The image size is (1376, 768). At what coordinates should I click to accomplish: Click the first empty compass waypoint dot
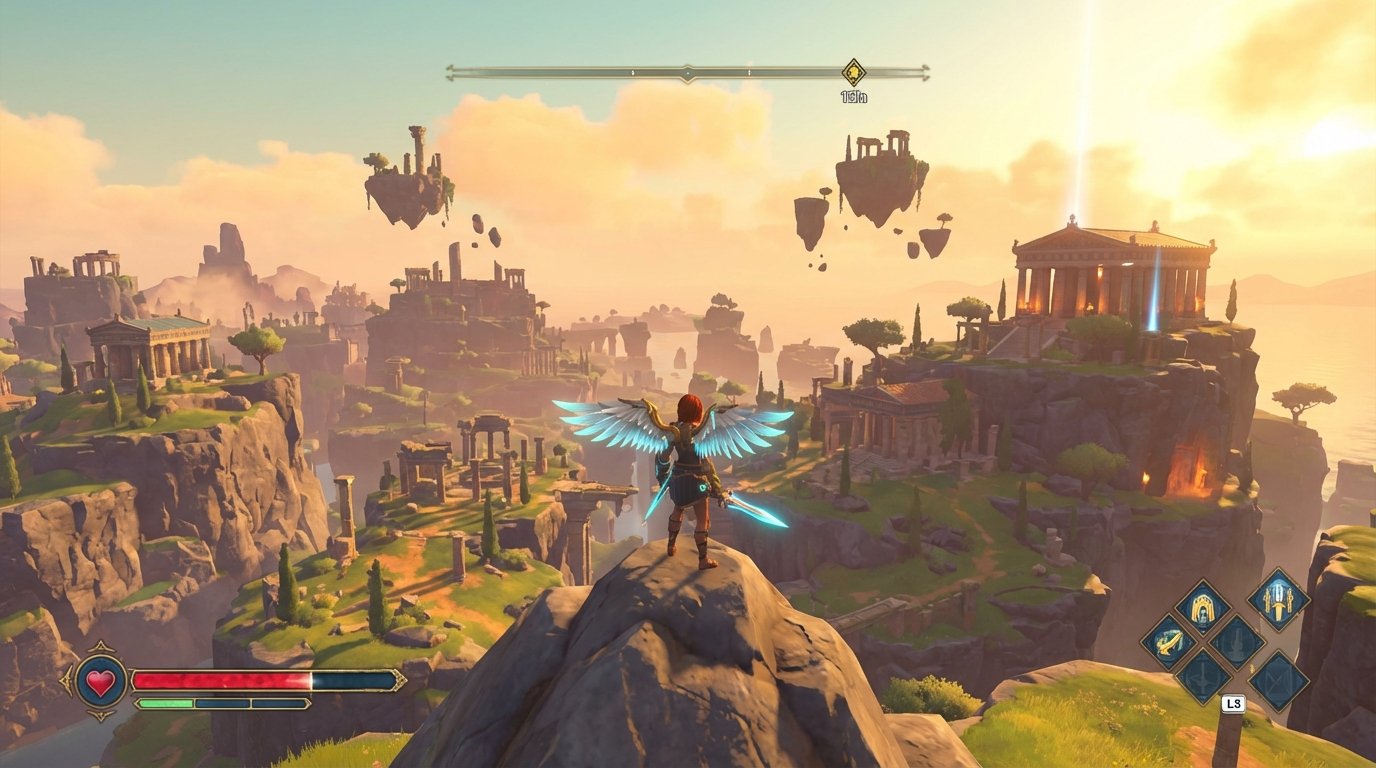(633, 72)
